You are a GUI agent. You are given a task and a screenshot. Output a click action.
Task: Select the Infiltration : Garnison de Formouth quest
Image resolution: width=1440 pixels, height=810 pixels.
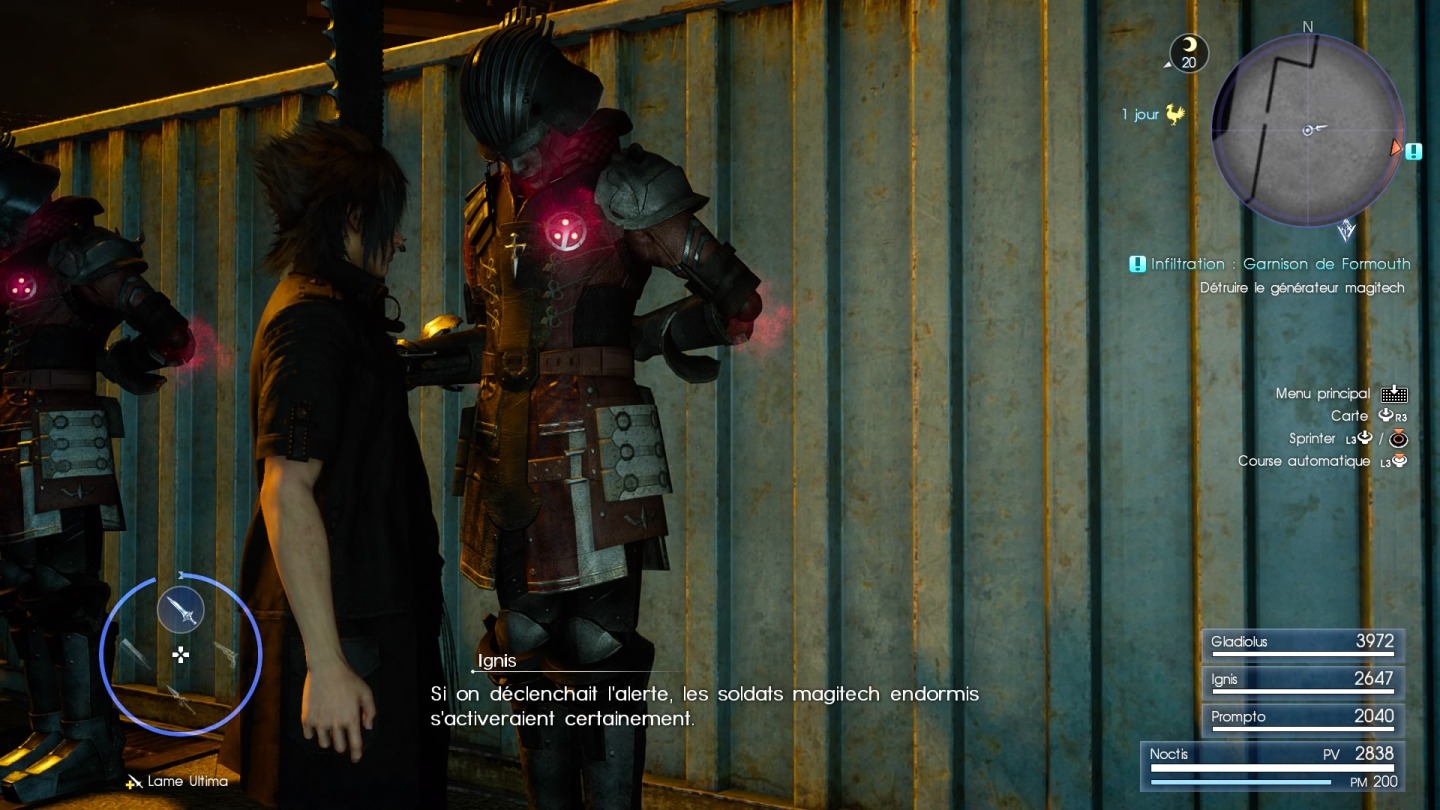1280,264
